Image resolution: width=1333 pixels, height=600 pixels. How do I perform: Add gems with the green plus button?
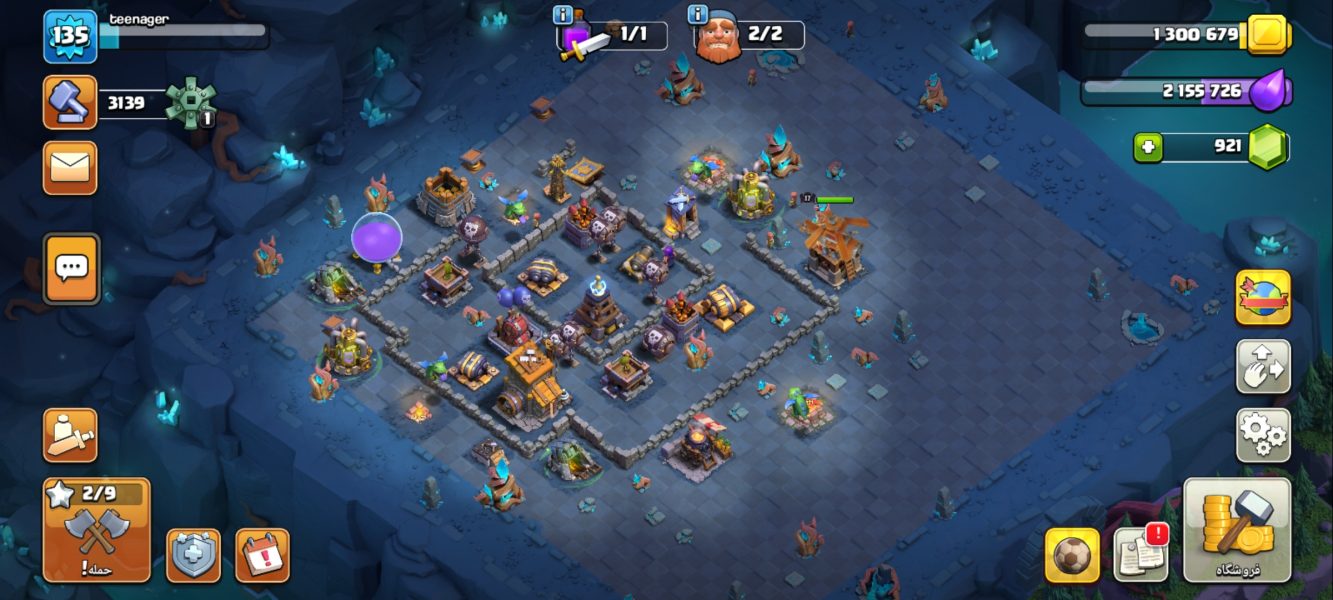click(1147, 147)
